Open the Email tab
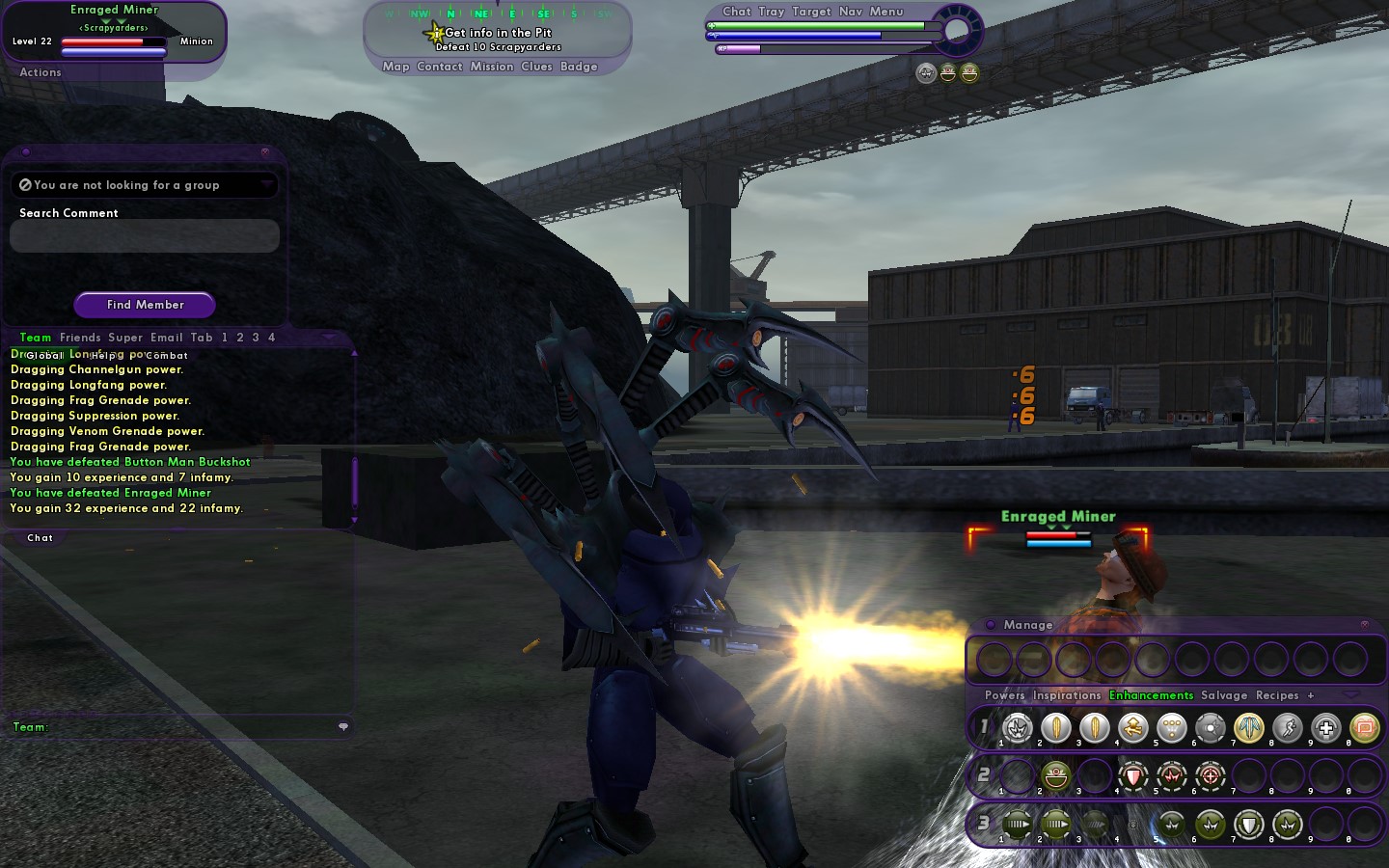The image size is (1389, 868). point(166,338)
